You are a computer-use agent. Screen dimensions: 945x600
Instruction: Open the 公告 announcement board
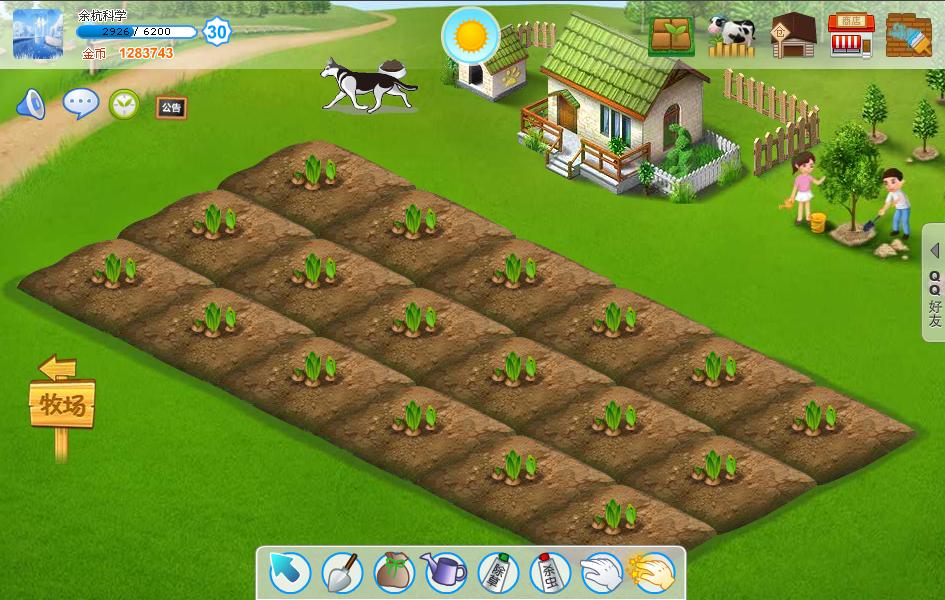tap(171, 107)
